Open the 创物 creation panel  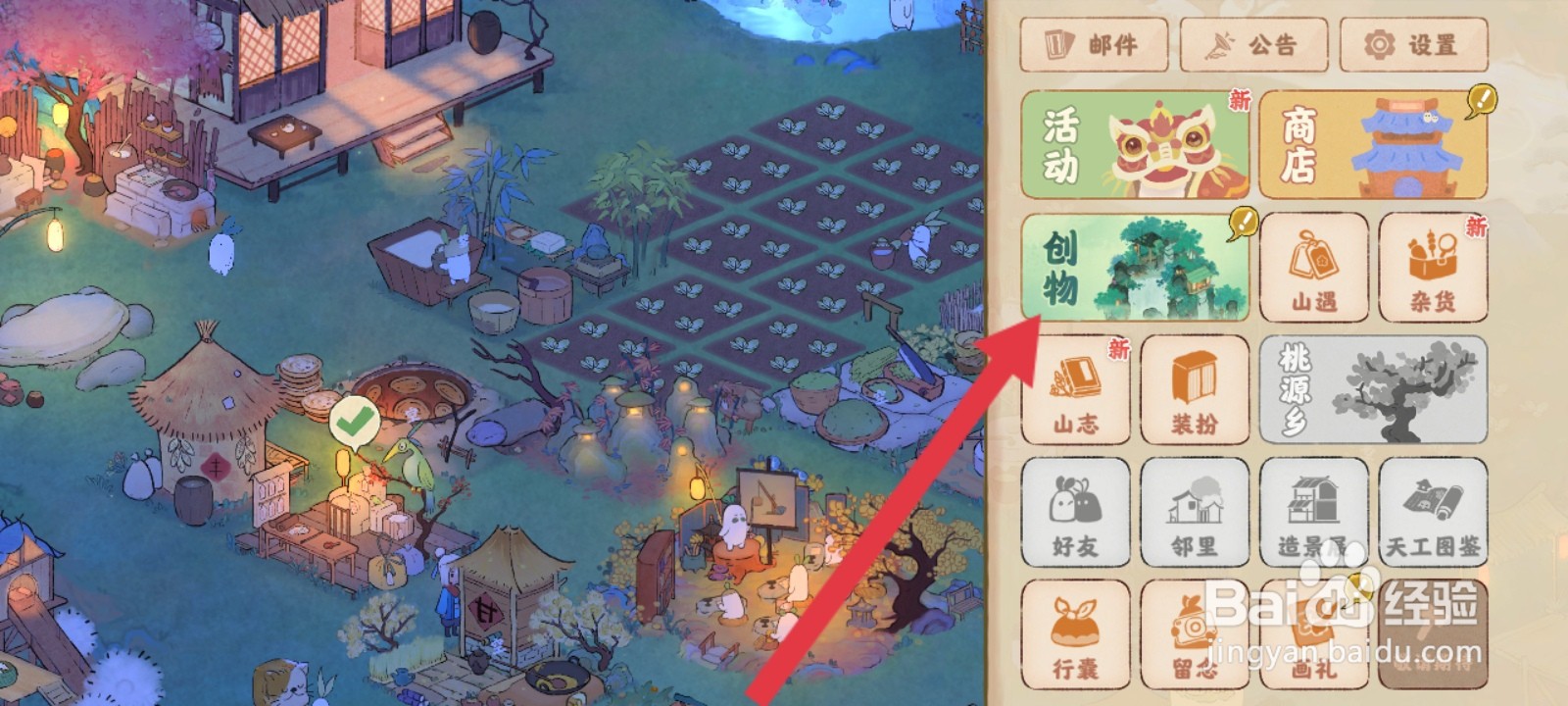pos(1136,267)
